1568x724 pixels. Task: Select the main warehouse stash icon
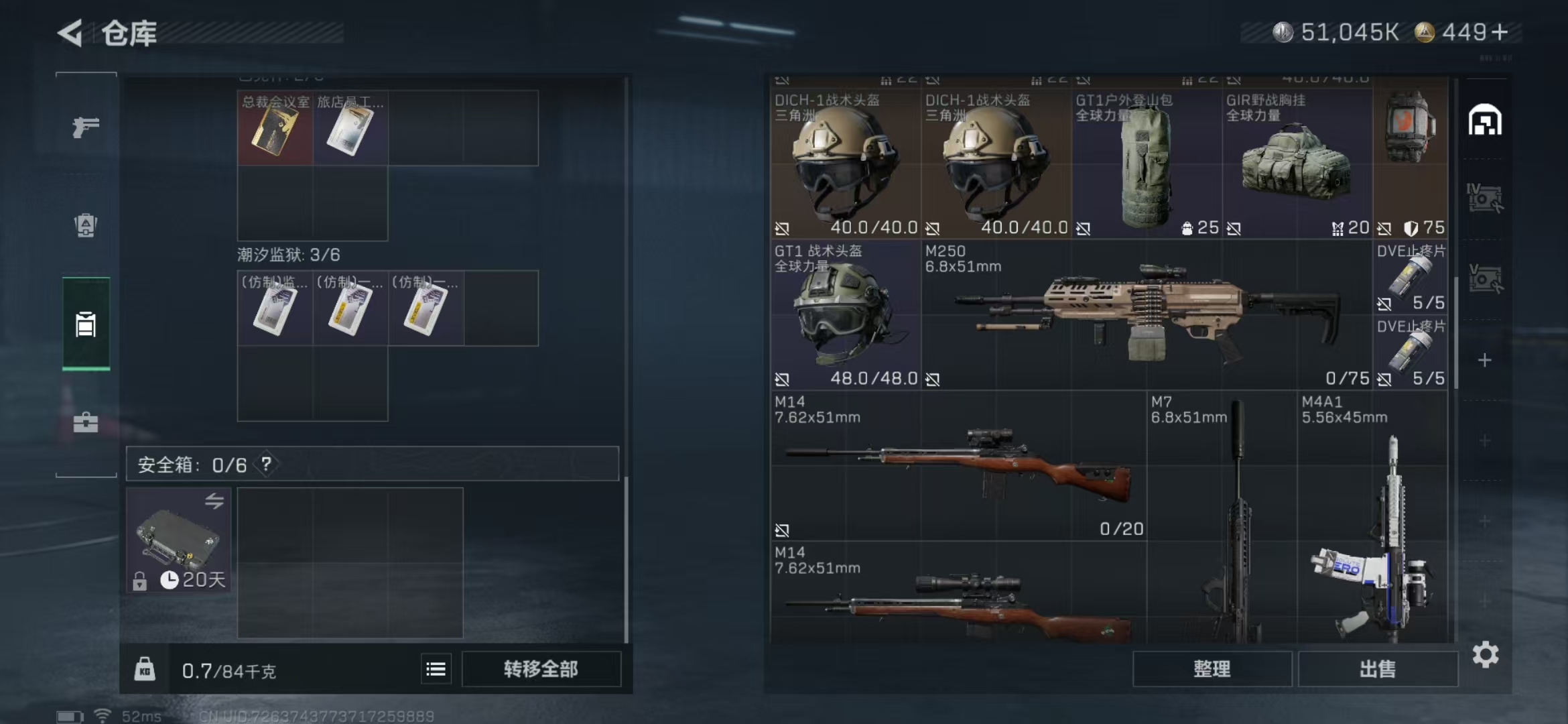point(1485,121)
